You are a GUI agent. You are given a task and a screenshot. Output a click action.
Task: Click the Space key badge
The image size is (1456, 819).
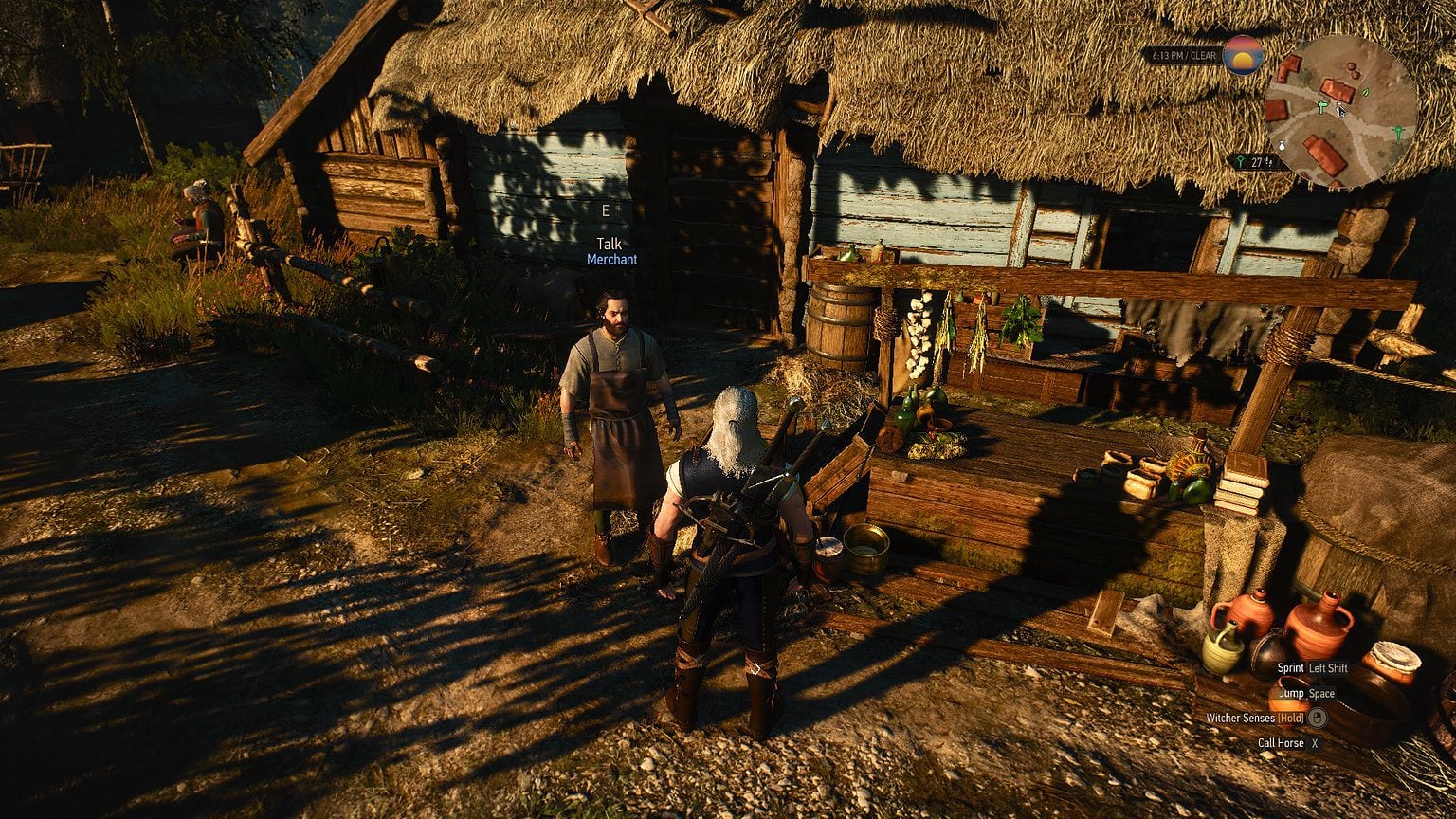tap(1321, 694)
